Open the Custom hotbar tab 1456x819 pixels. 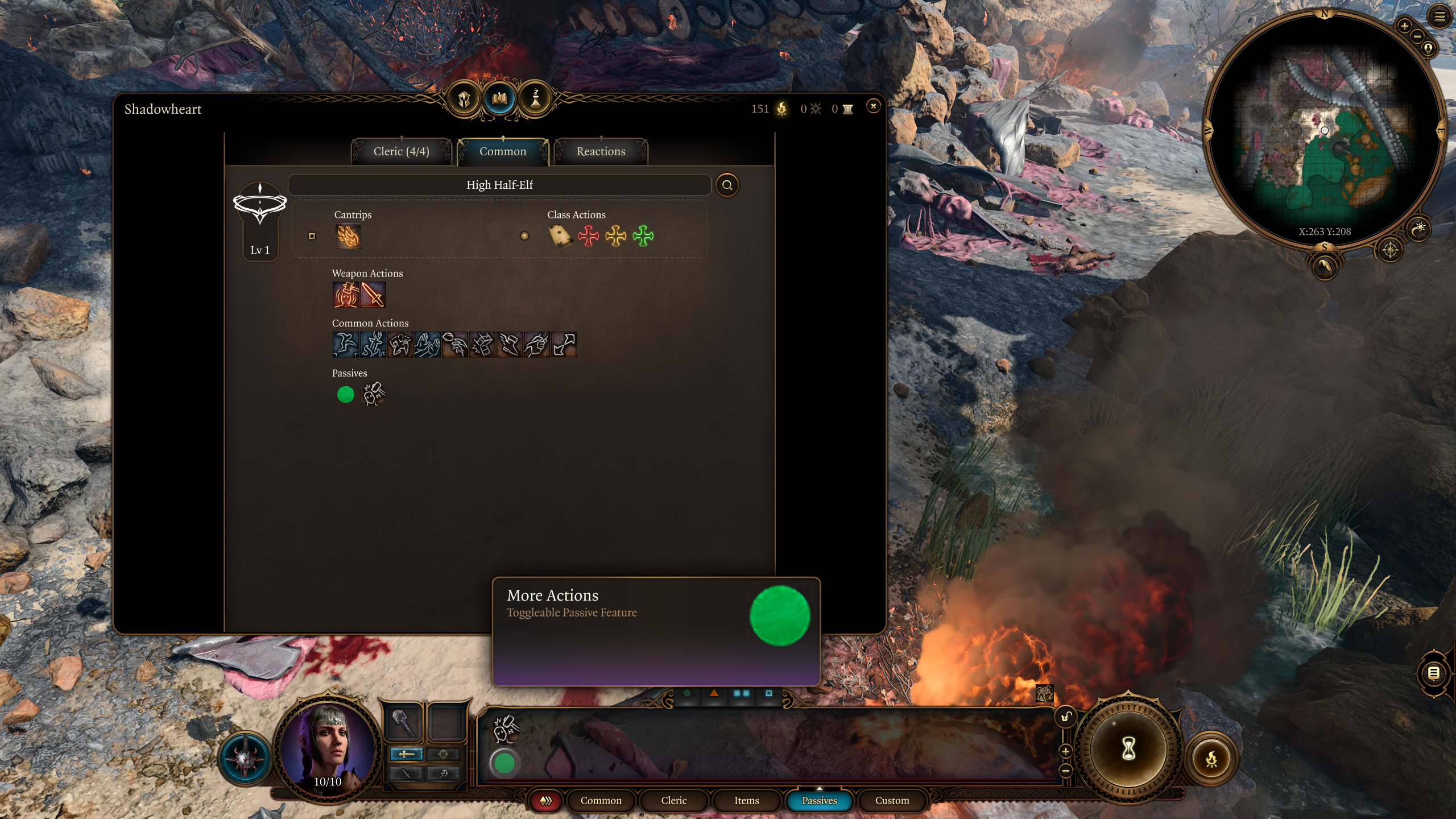pos(892,800)
